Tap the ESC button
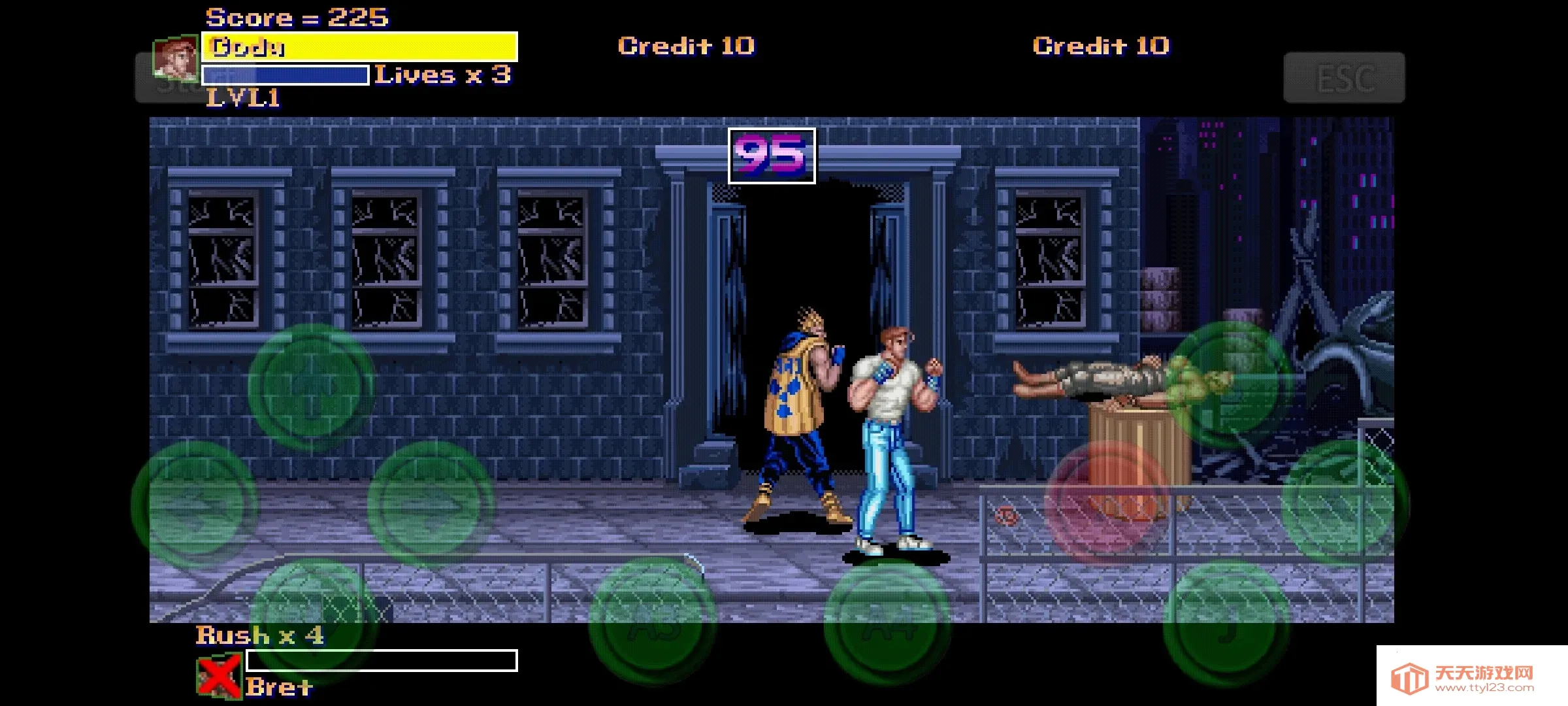This screenshot has height=706, width=1568. [1344, 78]
